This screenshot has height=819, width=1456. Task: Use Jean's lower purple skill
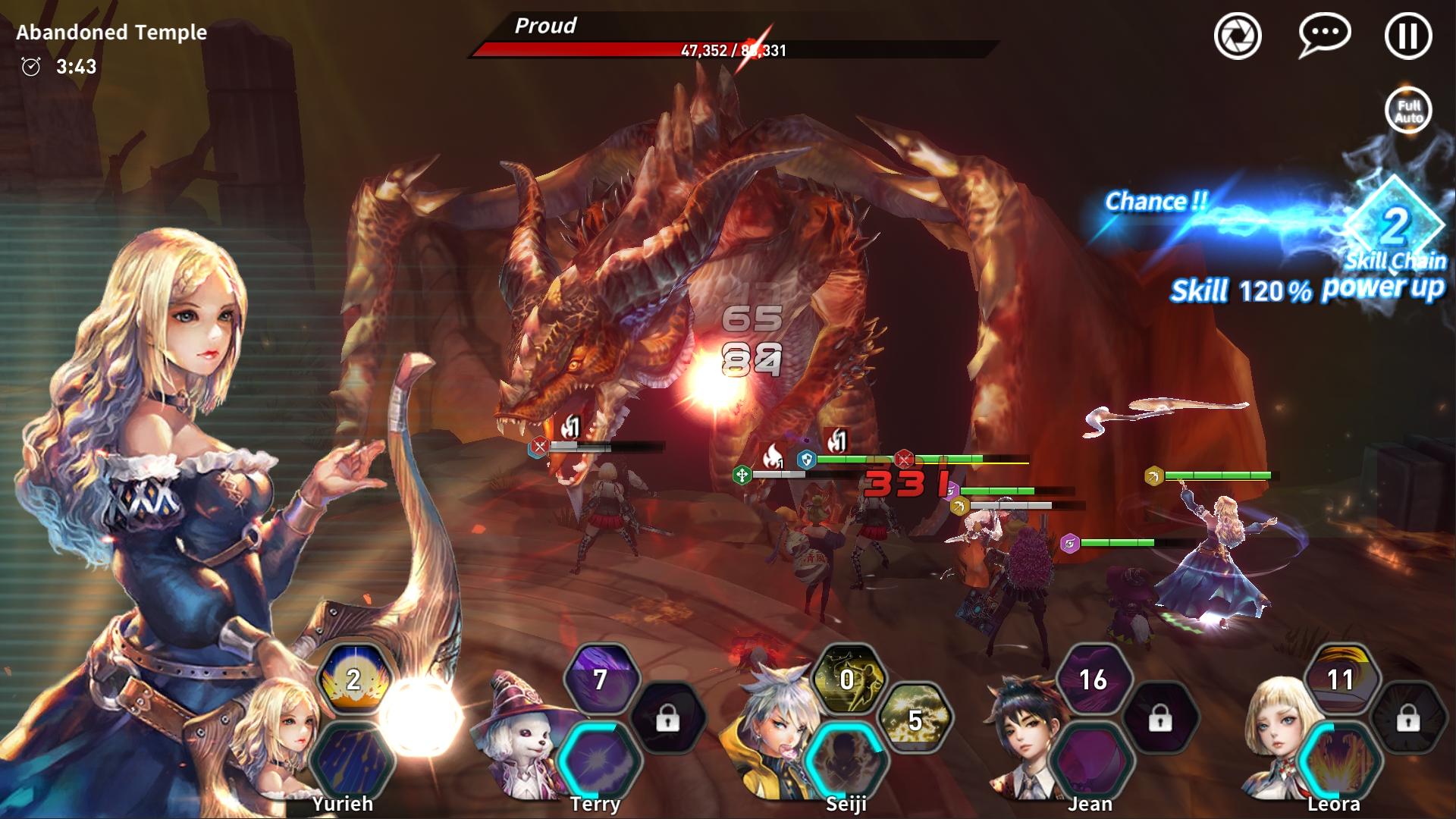tap(1092, 758)
